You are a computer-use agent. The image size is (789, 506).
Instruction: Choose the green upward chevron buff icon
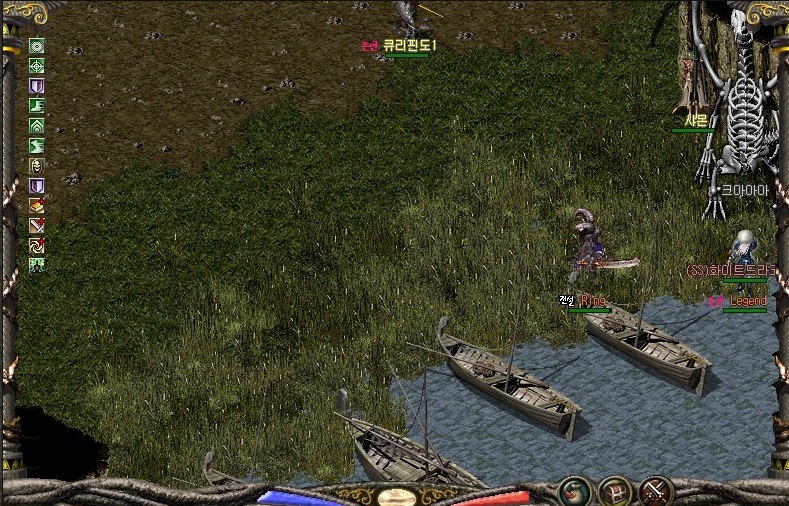point(37,126)
